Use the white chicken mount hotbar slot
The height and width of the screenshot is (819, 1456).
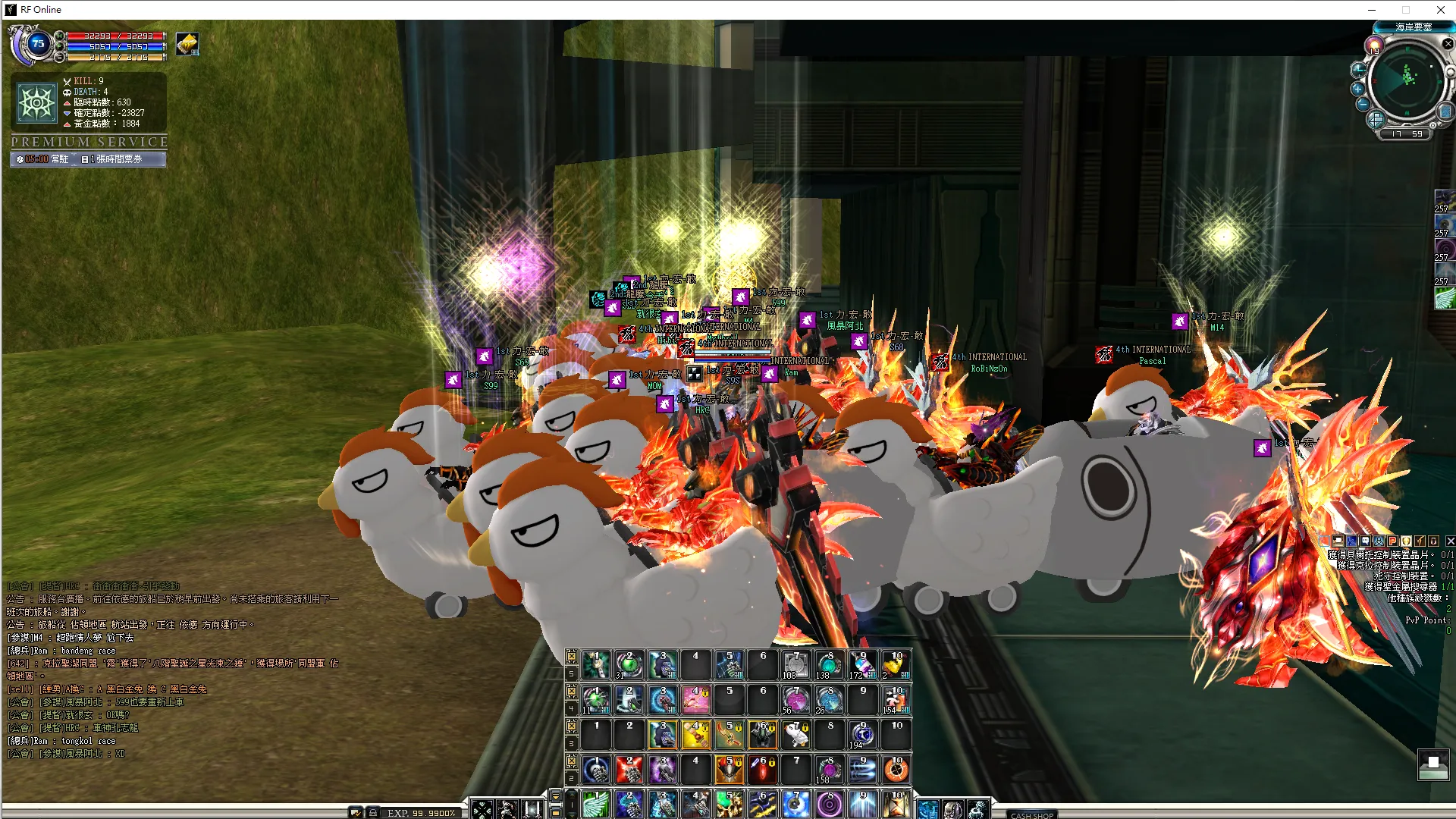click(x=795, y=735)
